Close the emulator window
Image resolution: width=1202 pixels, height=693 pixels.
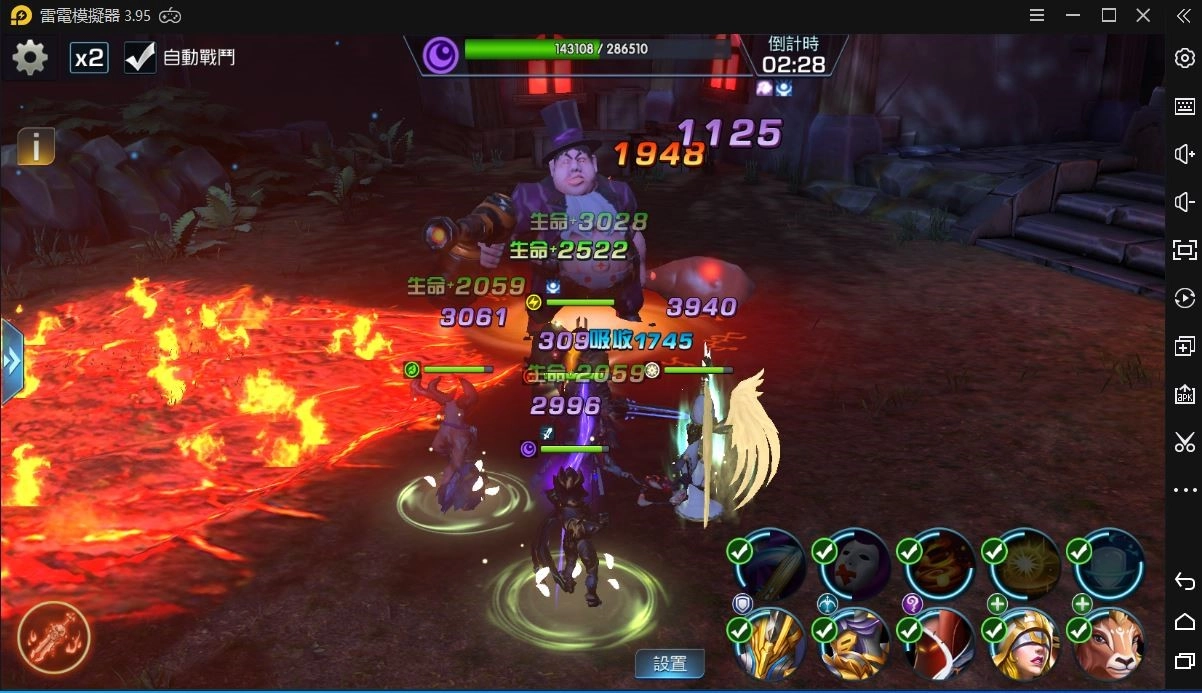click(1143, 15)
